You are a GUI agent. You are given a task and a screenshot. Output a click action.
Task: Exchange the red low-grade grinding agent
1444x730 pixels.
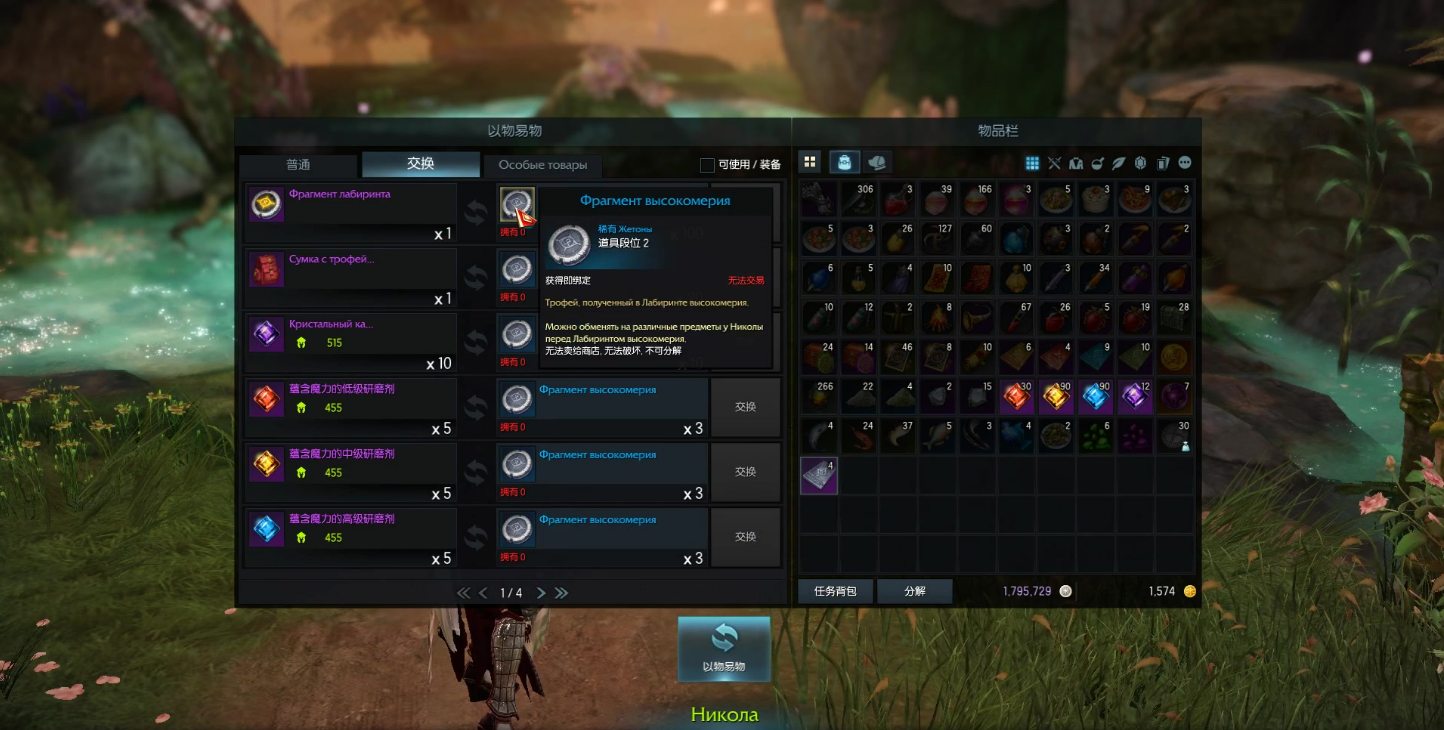click(745, 407)
